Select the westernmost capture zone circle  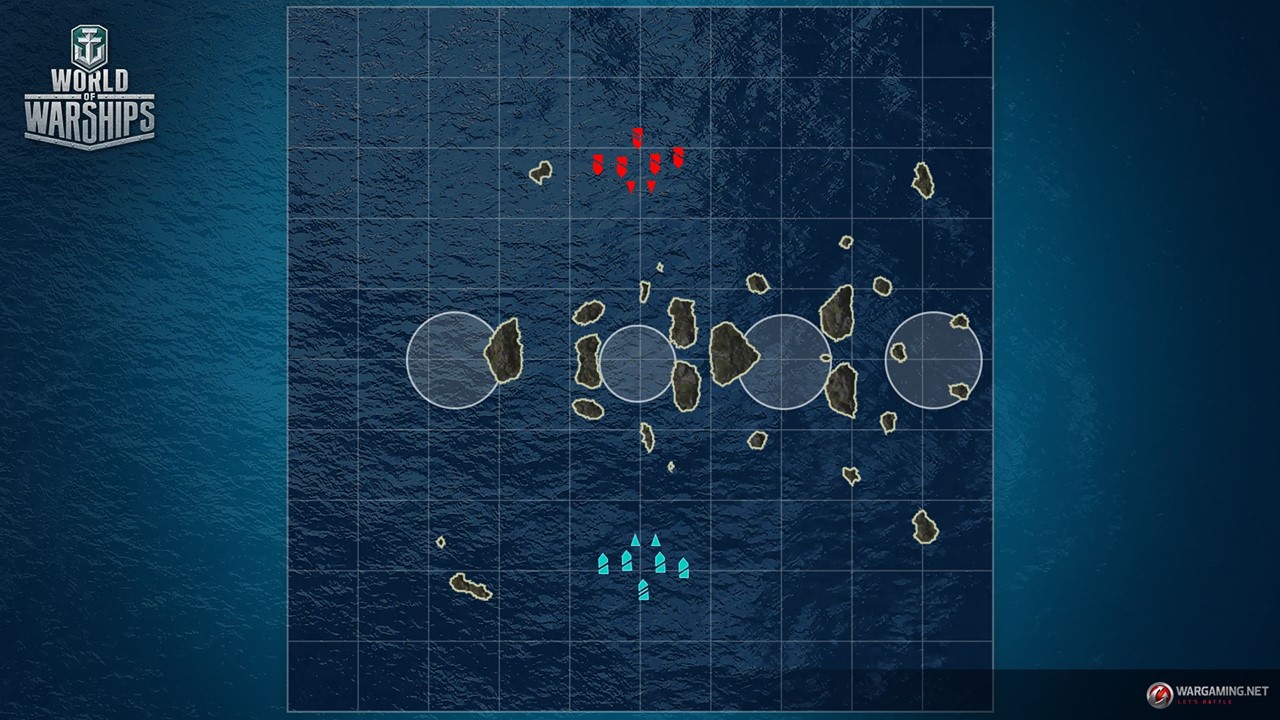452,360
